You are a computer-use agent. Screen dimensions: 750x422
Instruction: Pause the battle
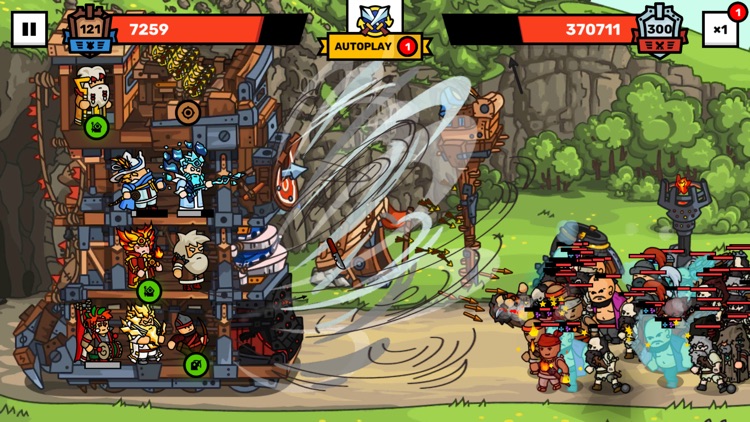pyautogui.click(x=28, y=29)
